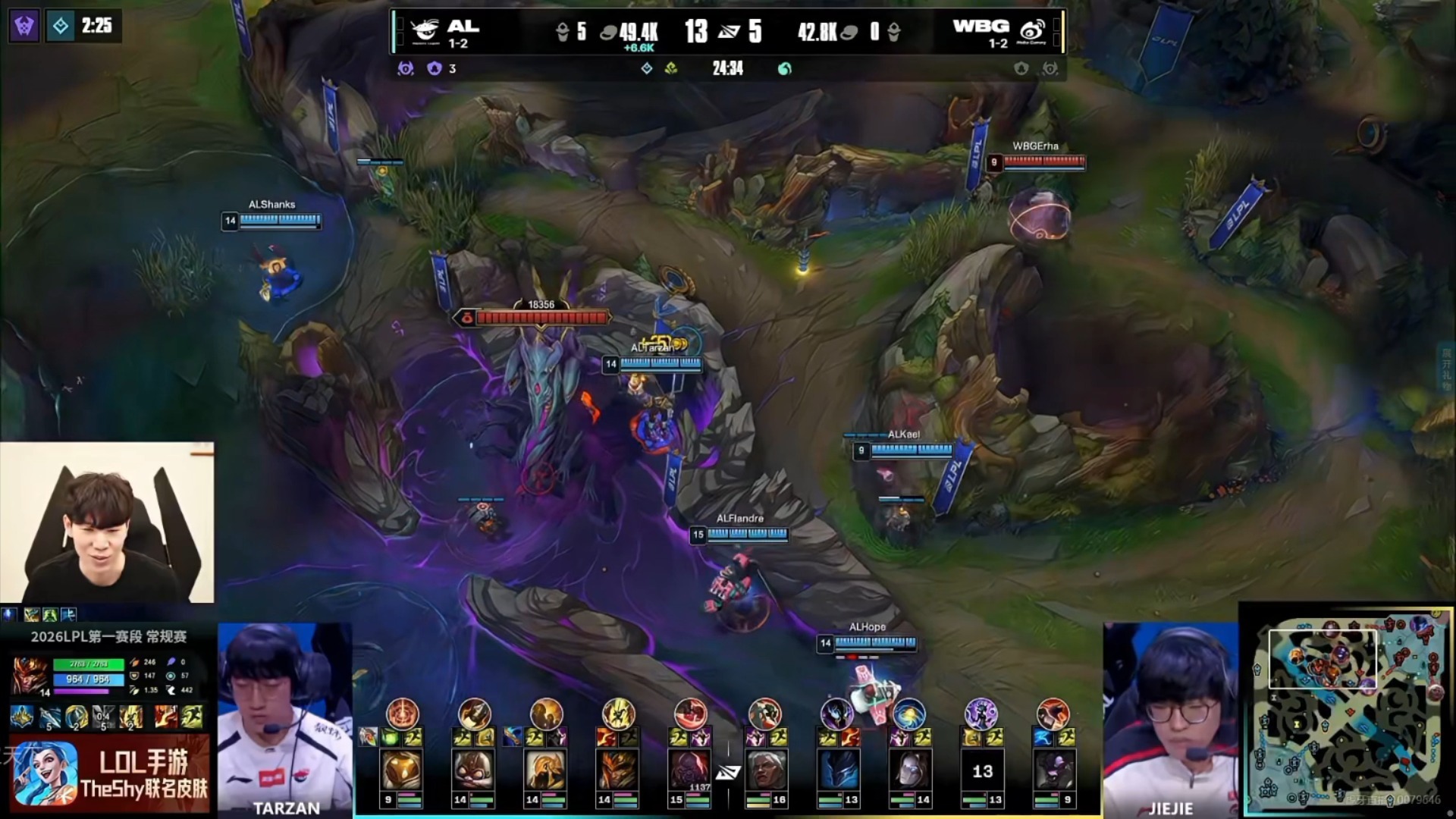The height and width of the screenshot is (819, 1456).
Task: Select the streamer webcam overlay
Action: [107, 522]
